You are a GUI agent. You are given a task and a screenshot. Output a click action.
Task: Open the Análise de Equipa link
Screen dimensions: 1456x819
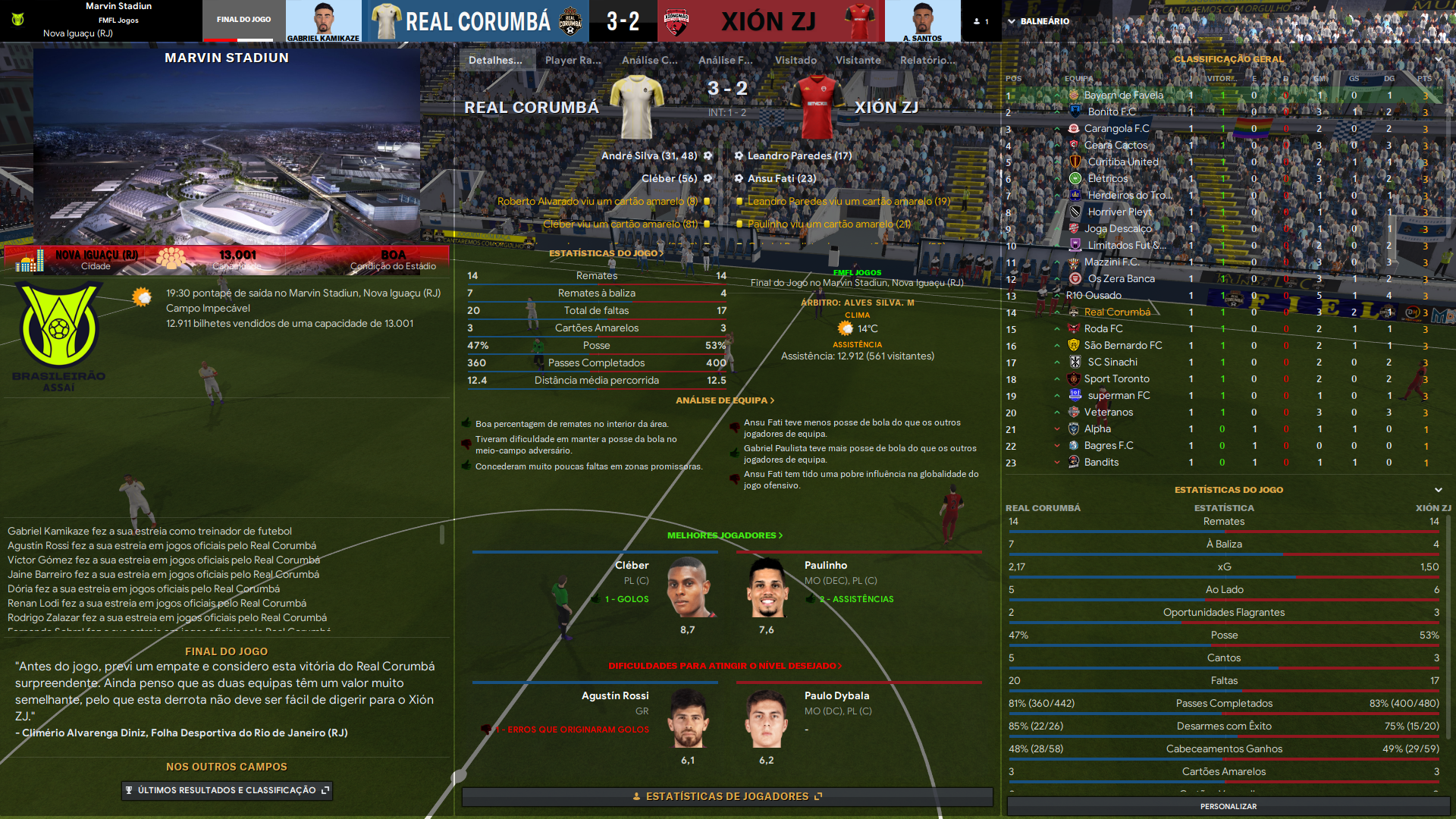(724, 400)
